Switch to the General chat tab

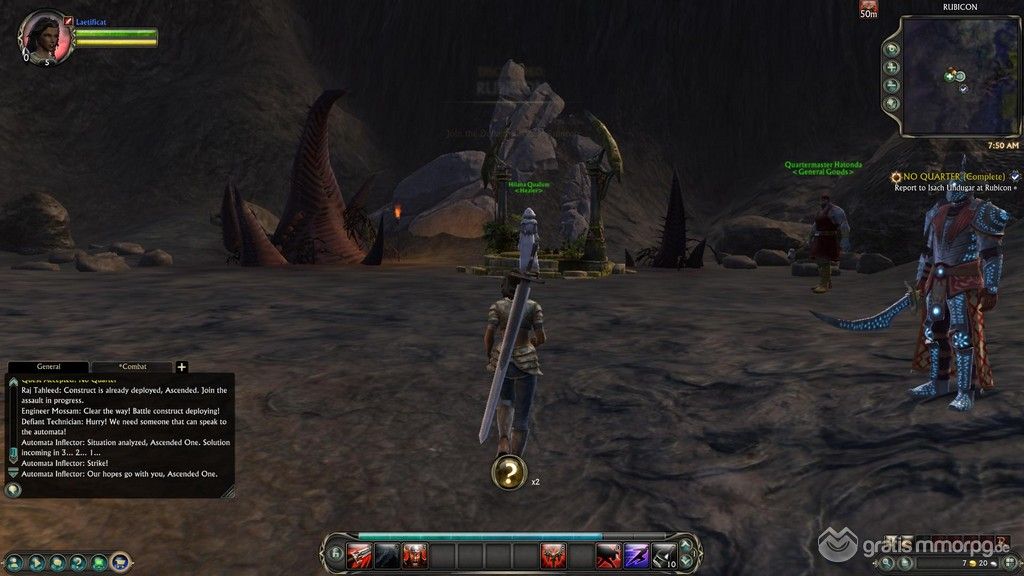coord(48,367)
